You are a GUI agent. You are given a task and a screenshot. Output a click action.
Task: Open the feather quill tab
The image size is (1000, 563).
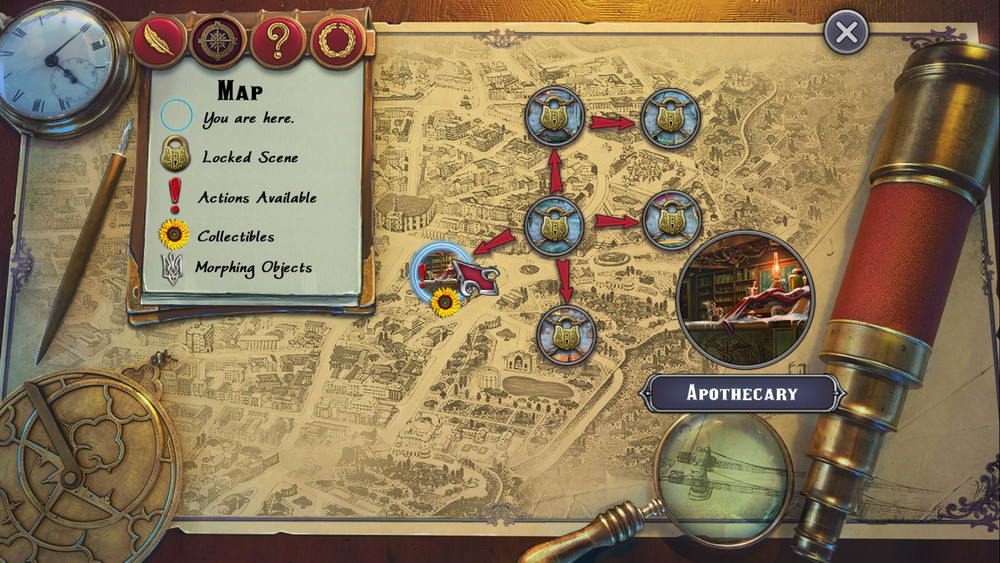coord(159,41)
